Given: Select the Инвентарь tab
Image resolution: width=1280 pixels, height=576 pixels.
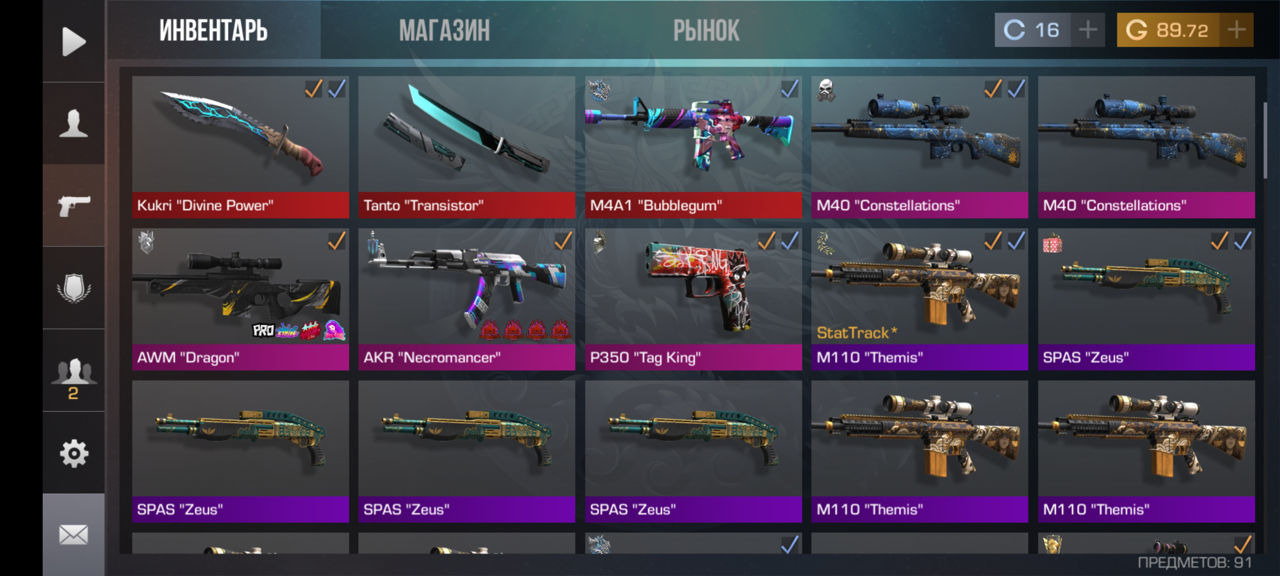Looking at the screenshot, I should tap(213, 30).
